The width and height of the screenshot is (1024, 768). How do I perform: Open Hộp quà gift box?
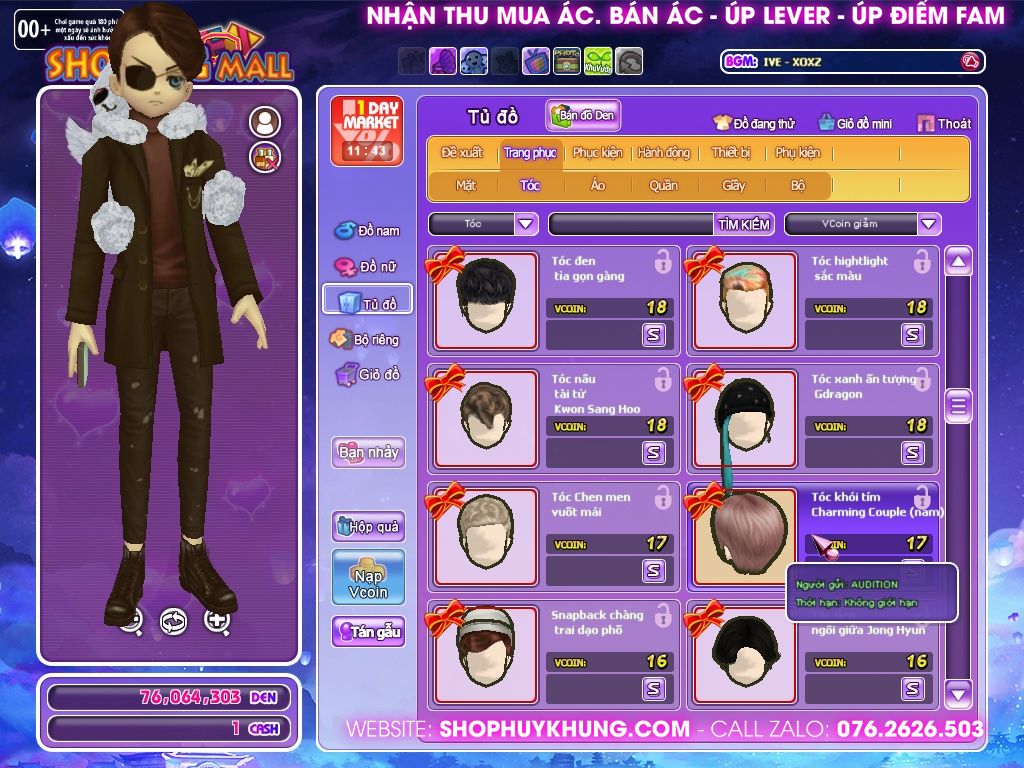[368, 526]
